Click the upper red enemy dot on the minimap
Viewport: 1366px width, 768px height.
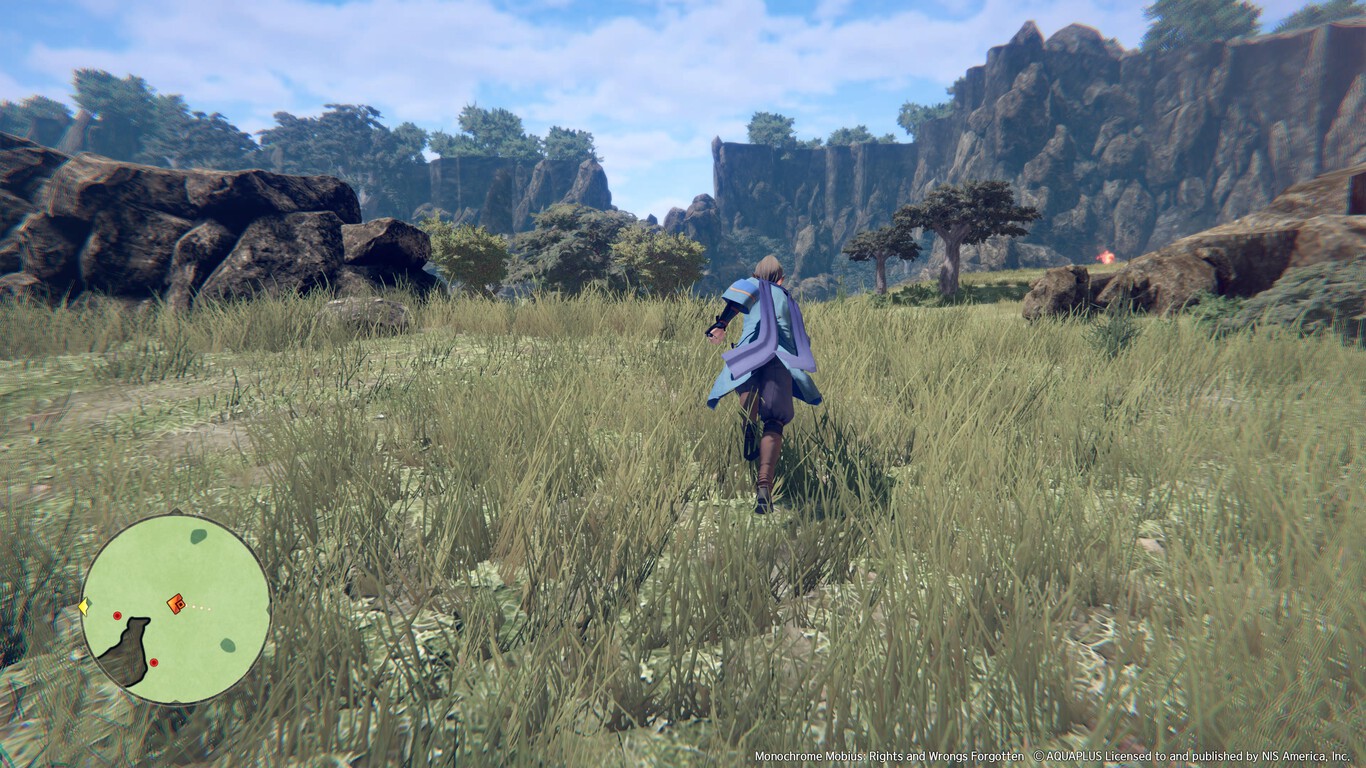(x=117, y=615)
